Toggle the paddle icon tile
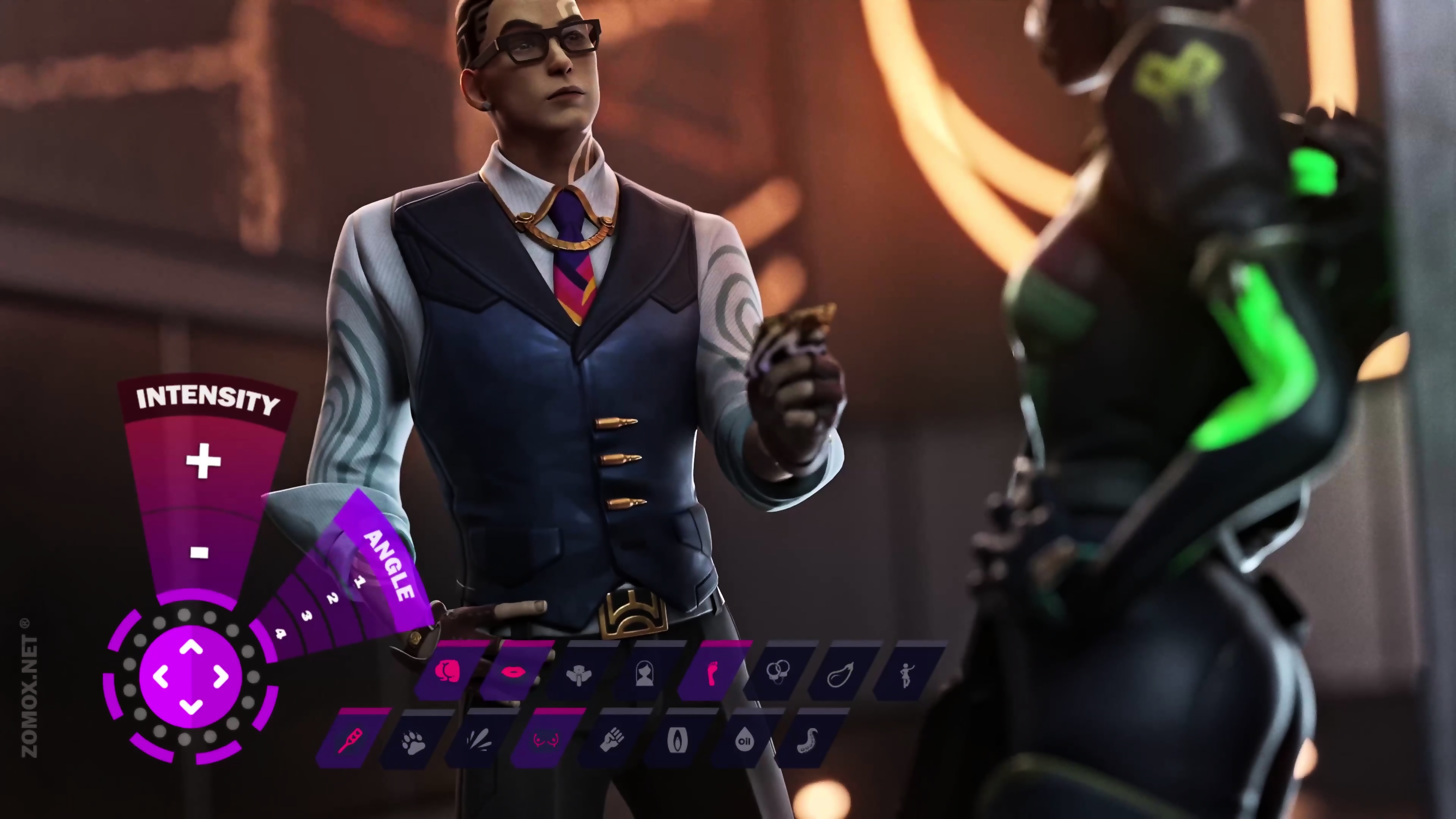1456x819 pixels. (x=350, y=739)
